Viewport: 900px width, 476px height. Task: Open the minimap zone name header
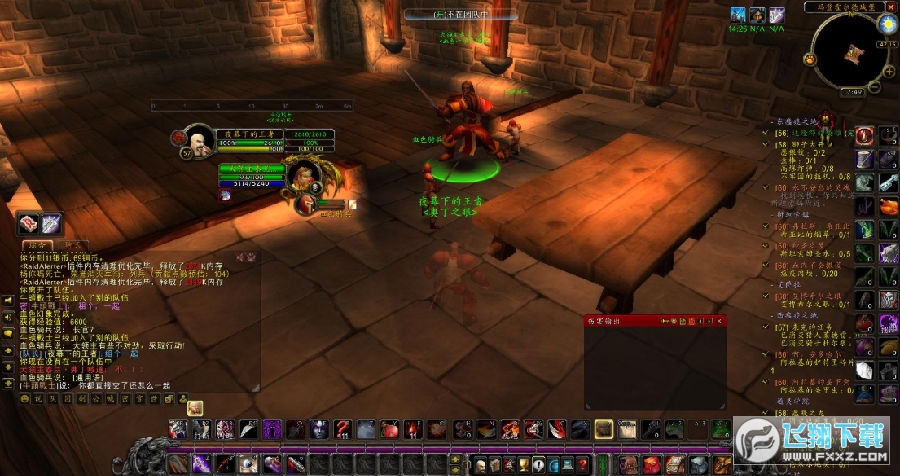pyautogui.click(x=842, y=7)
